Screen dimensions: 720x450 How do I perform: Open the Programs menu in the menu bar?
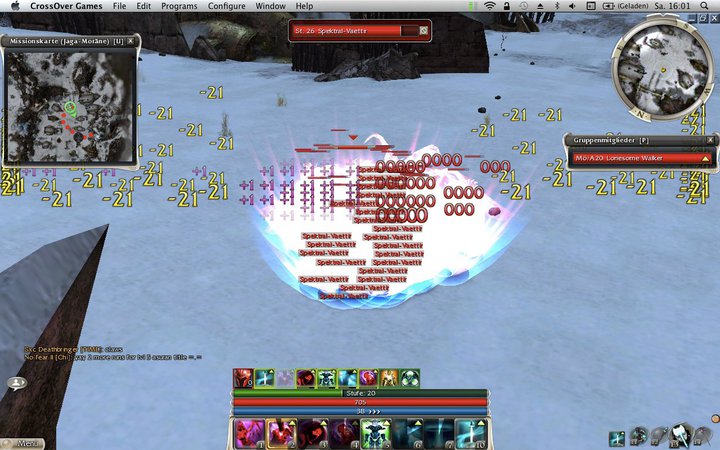(179, 6)
